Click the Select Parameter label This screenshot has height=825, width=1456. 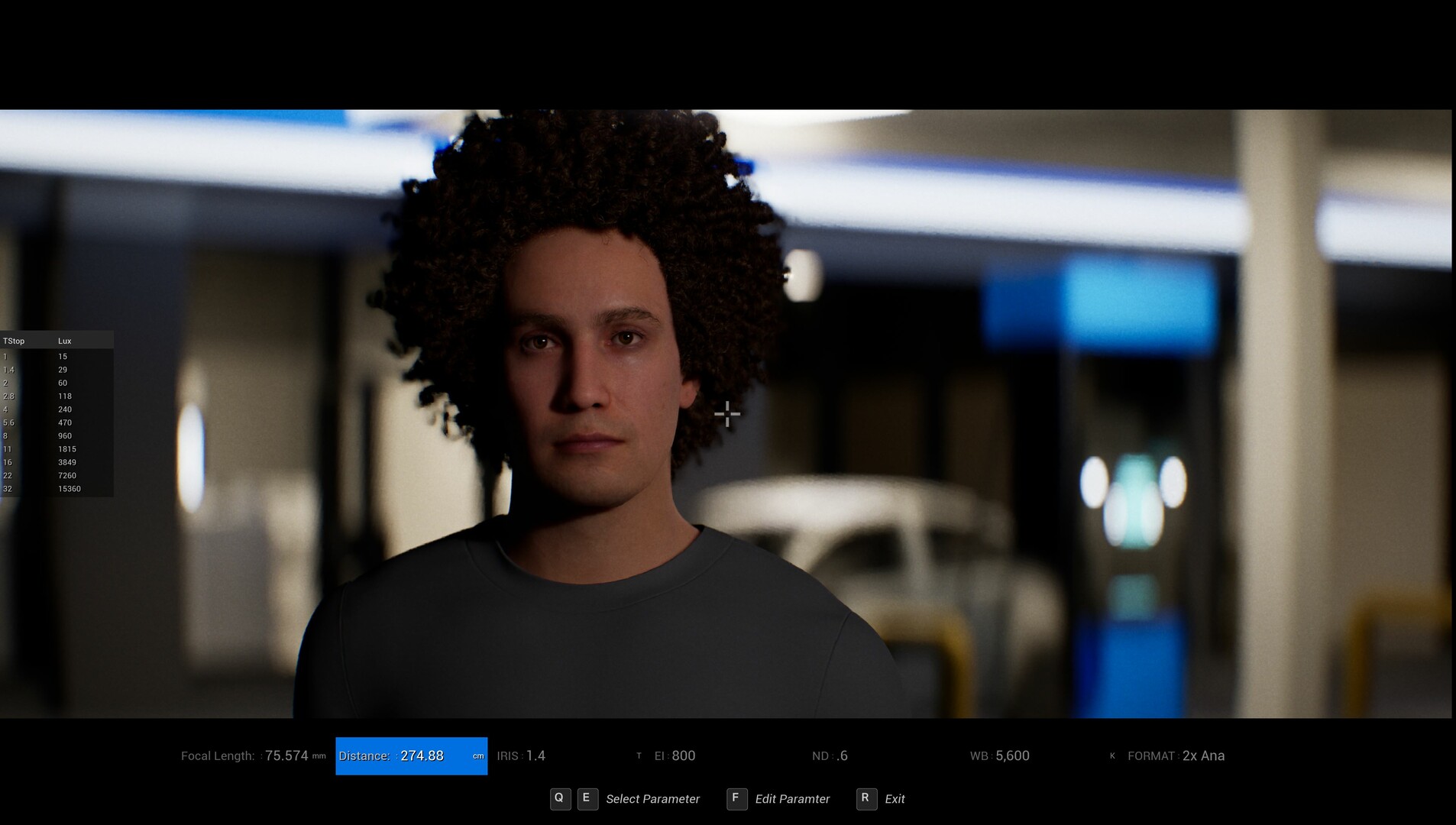pos(652,799)
